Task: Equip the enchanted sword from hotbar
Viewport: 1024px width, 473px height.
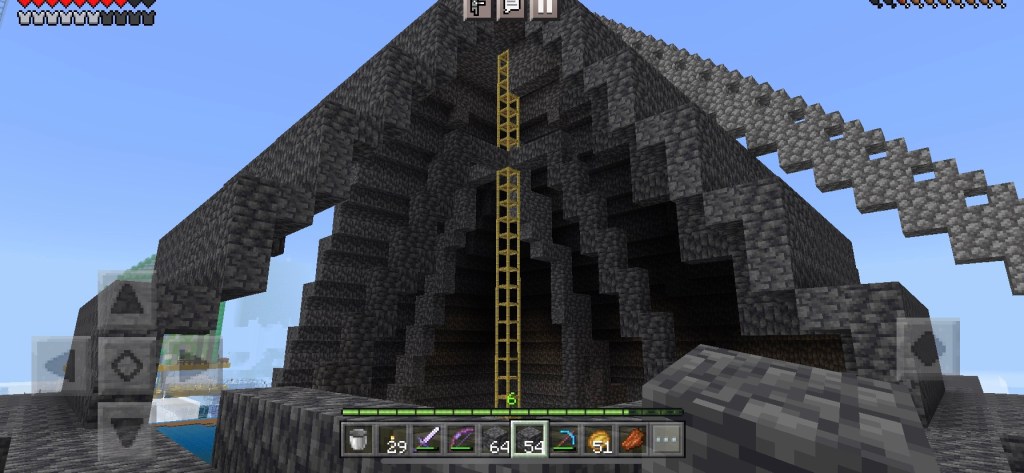Action: coord(427,438)
